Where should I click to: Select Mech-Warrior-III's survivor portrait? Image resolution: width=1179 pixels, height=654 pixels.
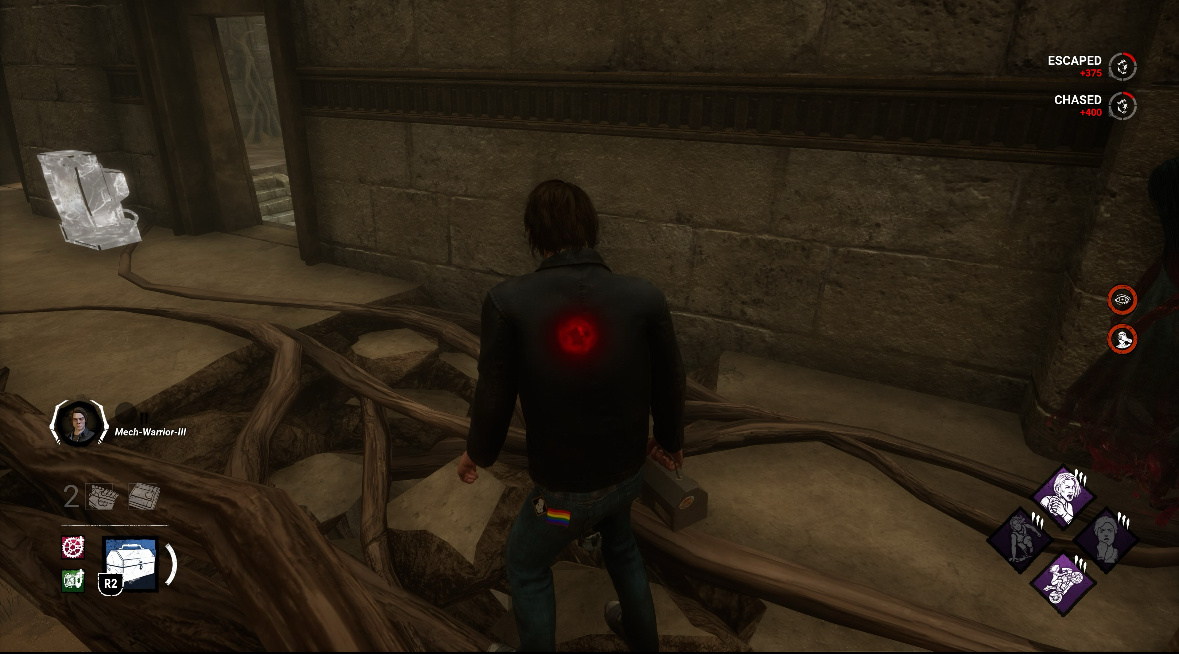tap(76, 423)
